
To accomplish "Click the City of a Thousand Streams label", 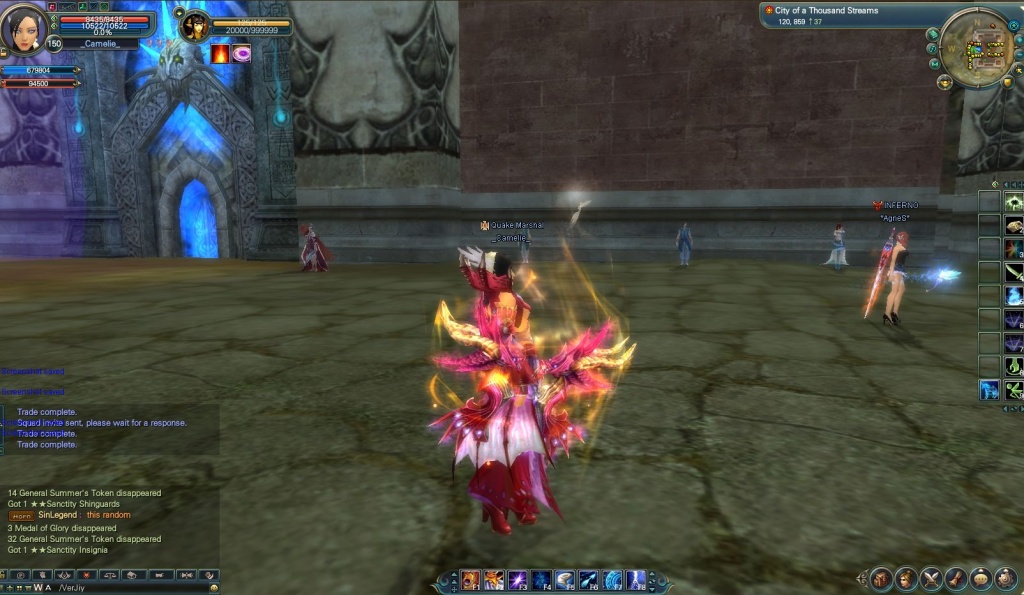I will [x=826, y=11].
